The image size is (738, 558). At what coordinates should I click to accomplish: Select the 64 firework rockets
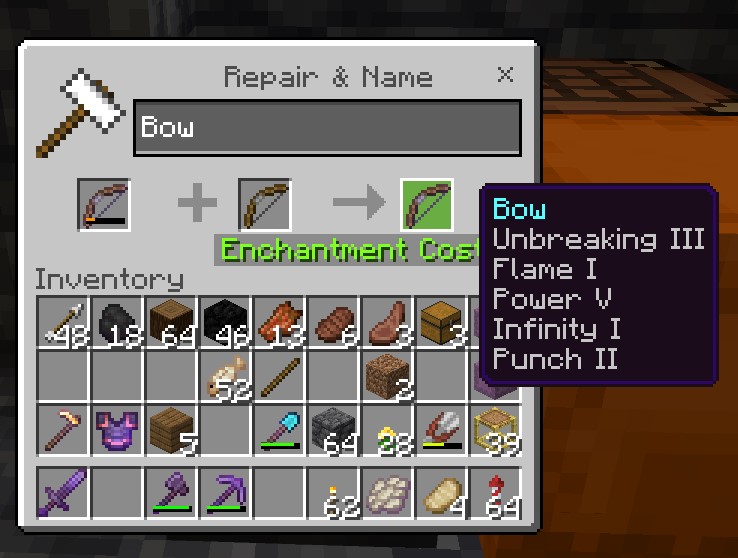point(495,493)
